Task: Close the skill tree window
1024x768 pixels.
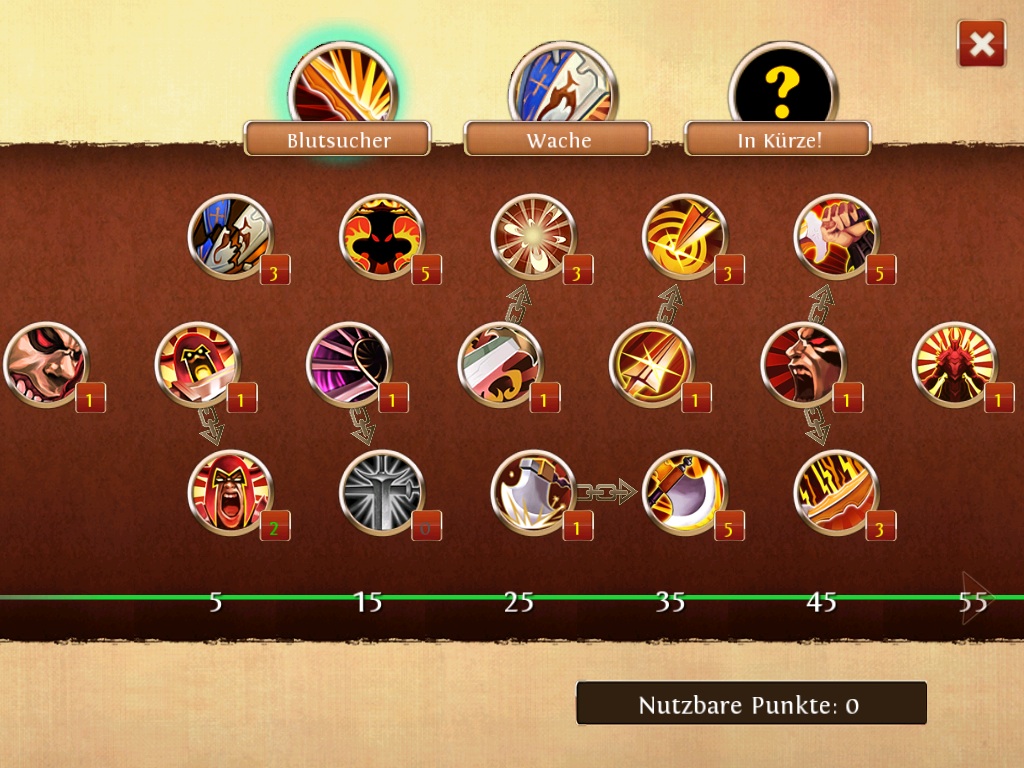Action: [x=981, y=44]
